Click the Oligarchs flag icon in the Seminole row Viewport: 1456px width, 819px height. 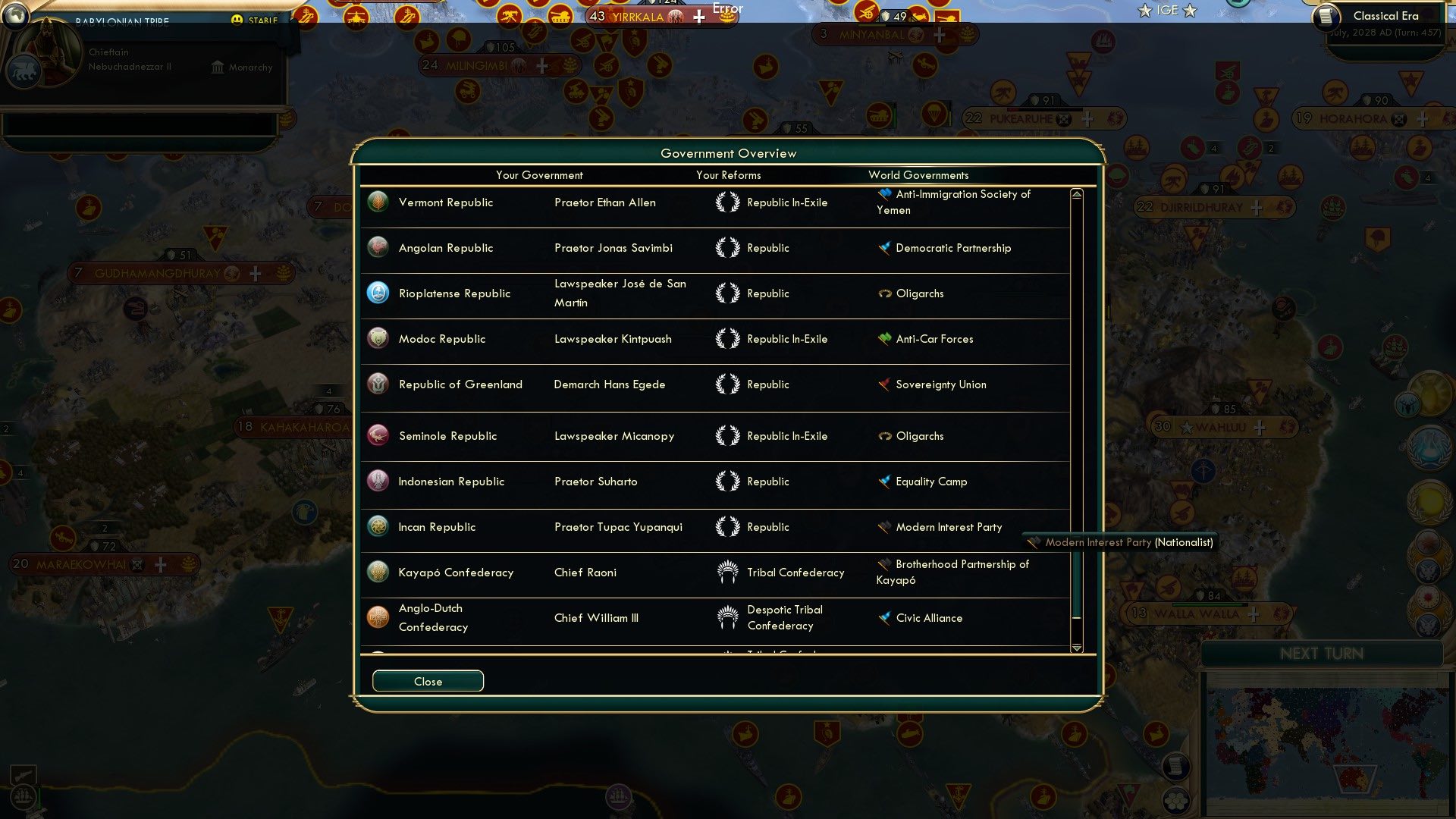coord(884,436)
